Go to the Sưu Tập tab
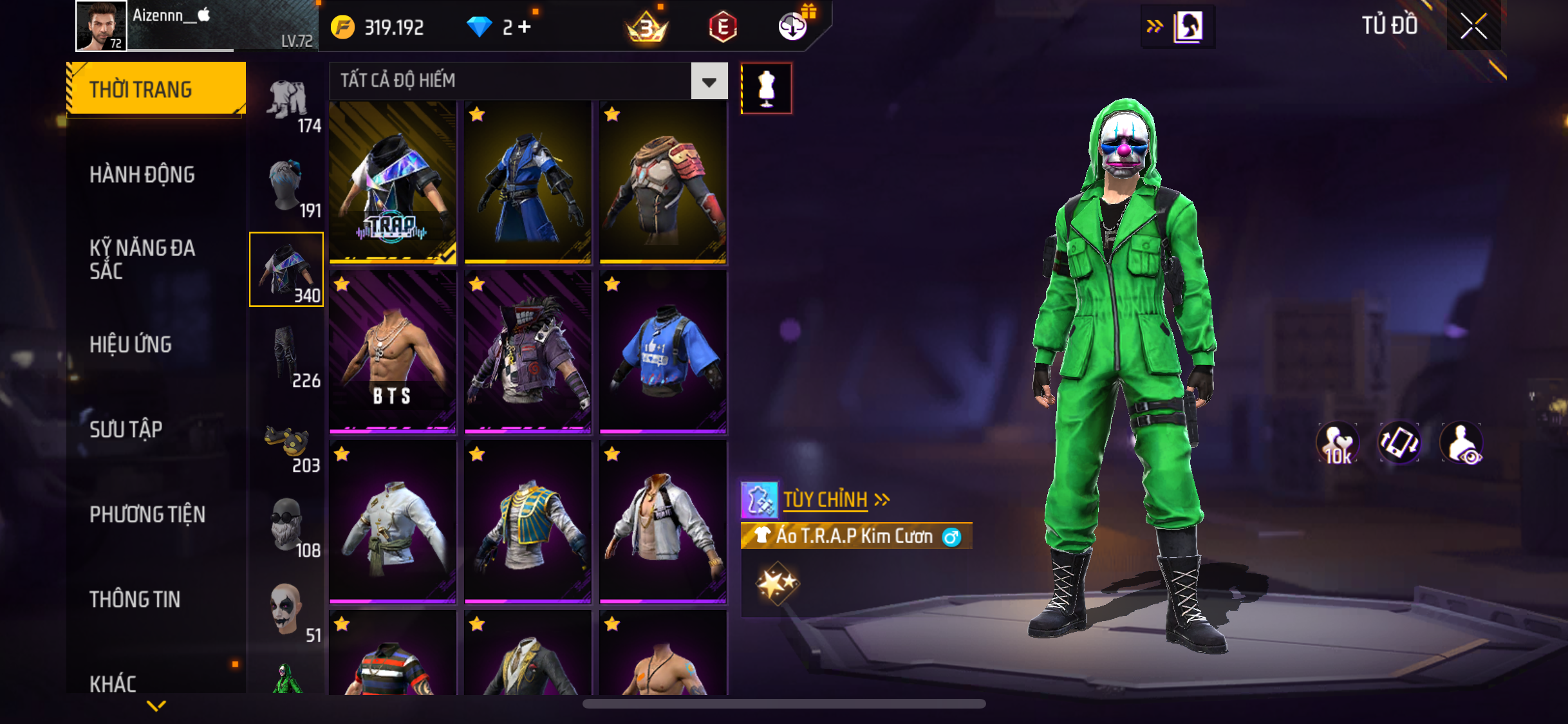The image size is (1568, 724). tap(126, 429)
